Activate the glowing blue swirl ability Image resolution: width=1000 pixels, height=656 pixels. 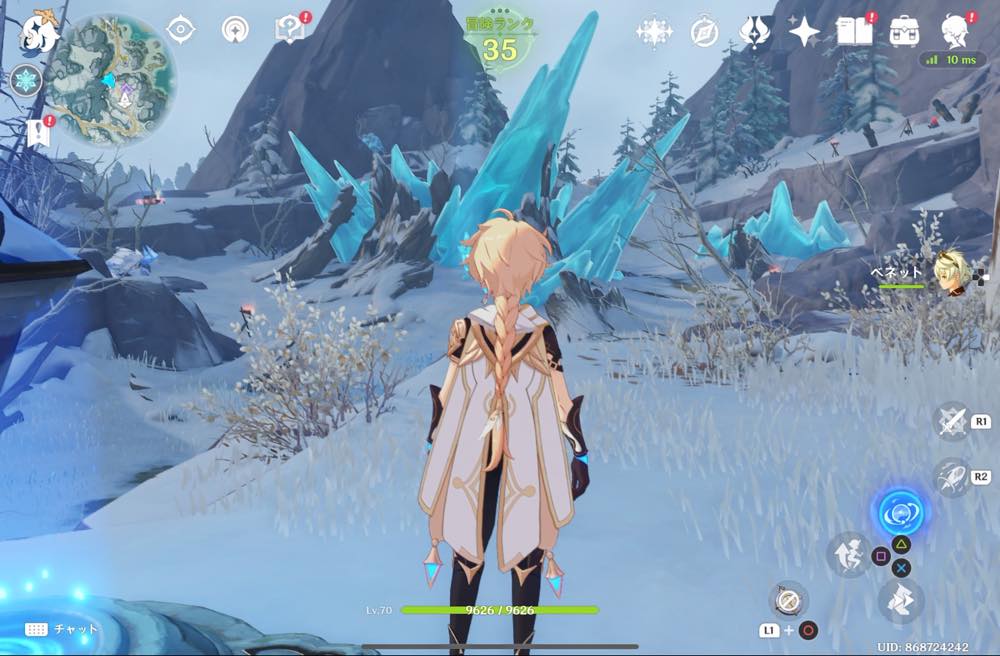(x=900, y=514)
